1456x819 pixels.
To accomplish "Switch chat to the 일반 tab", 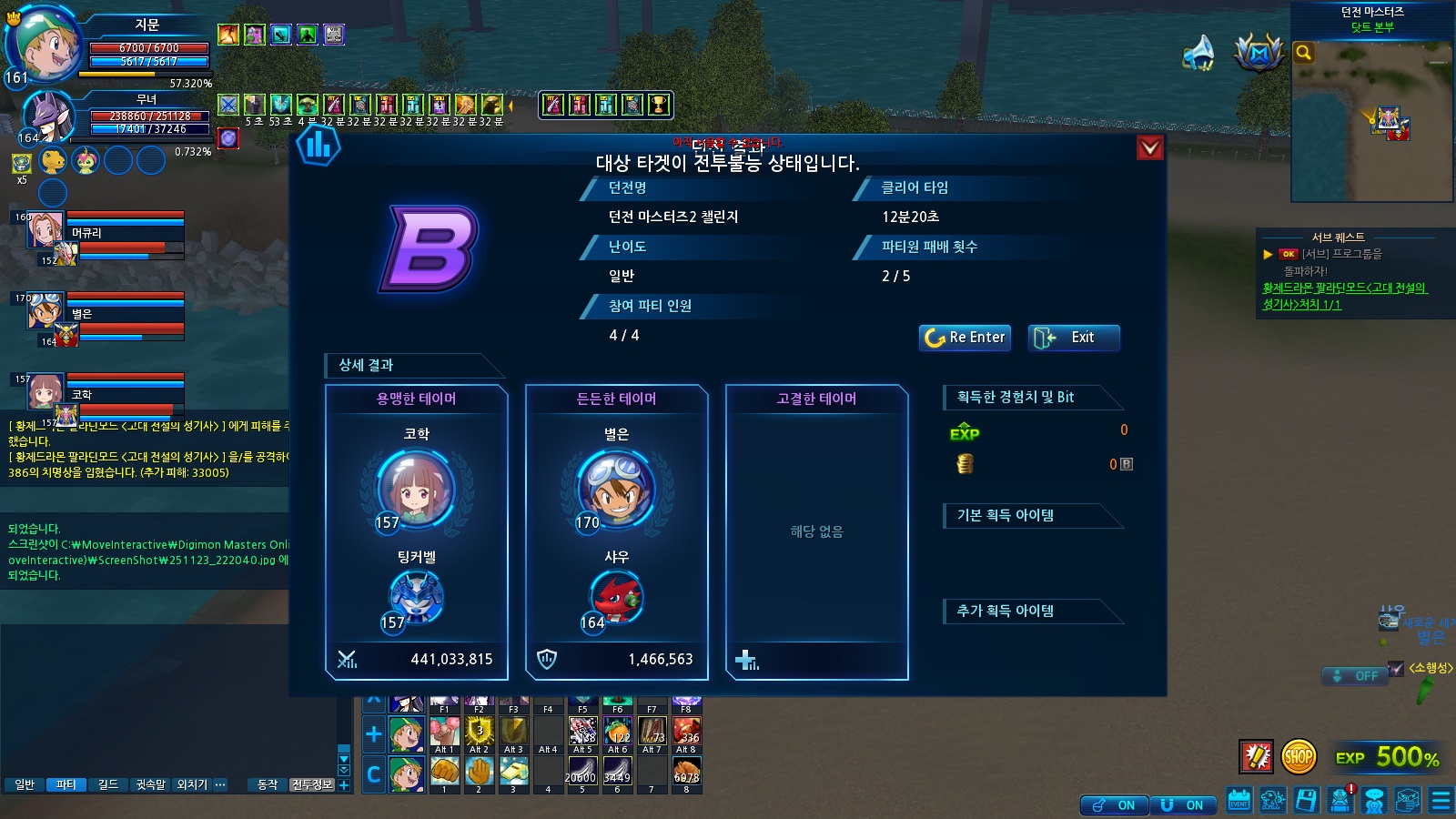I will click(25, 784).
